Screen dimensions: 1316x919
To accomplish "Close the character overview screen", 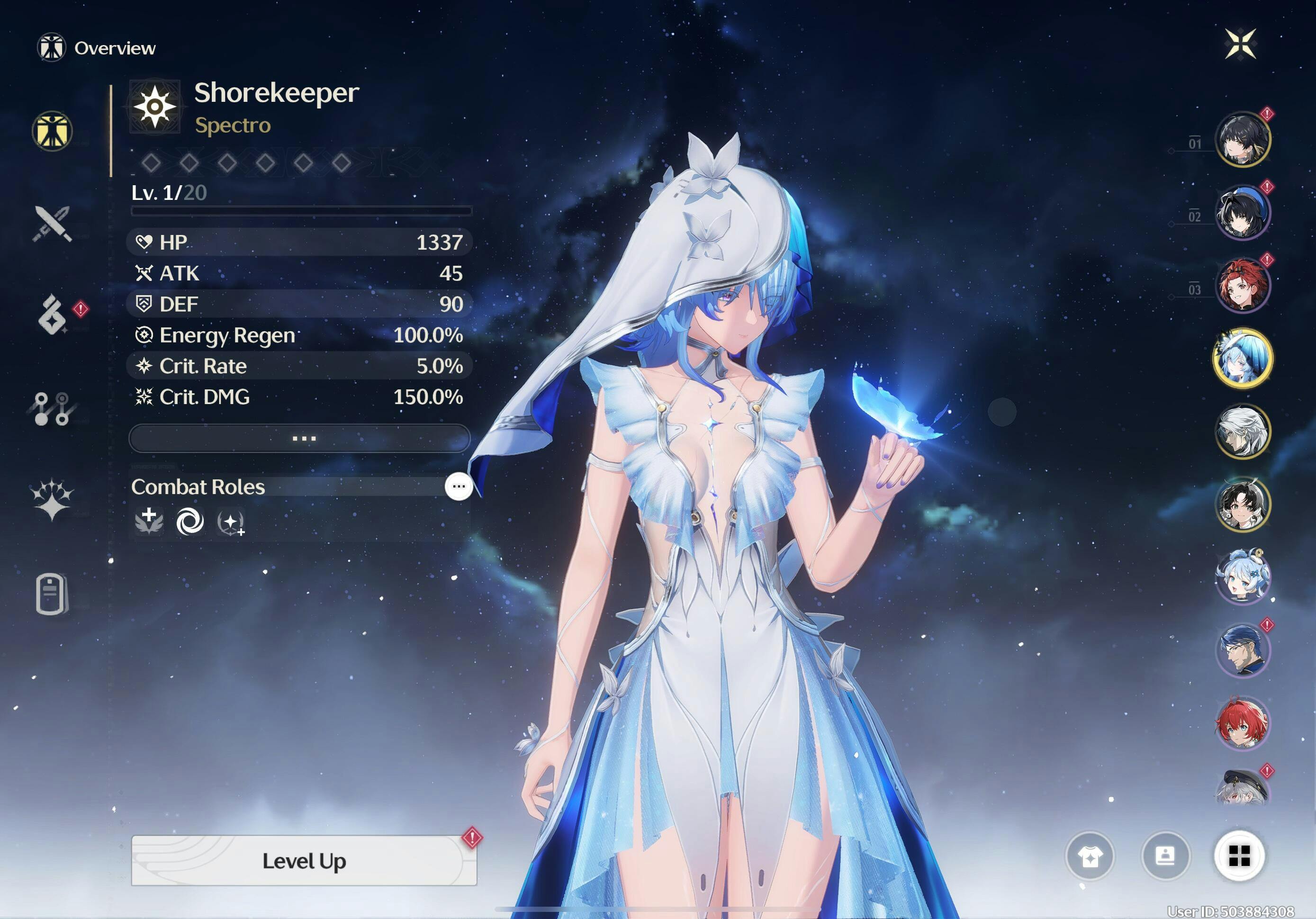I will [x=1240, y=44].
